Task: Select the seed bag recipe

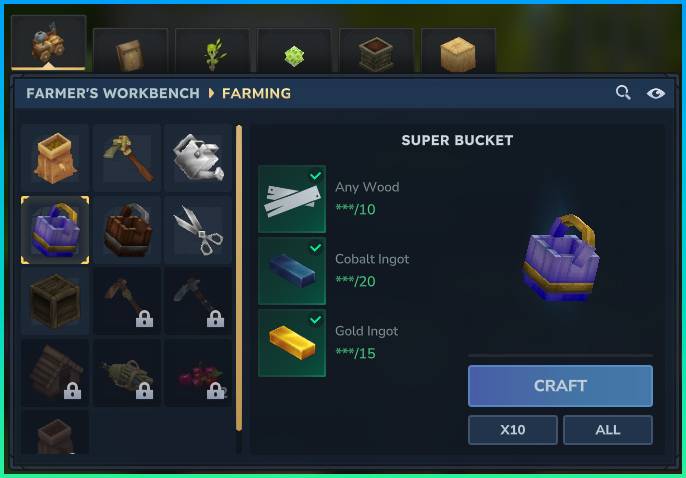Action: (x=55, y=158)
